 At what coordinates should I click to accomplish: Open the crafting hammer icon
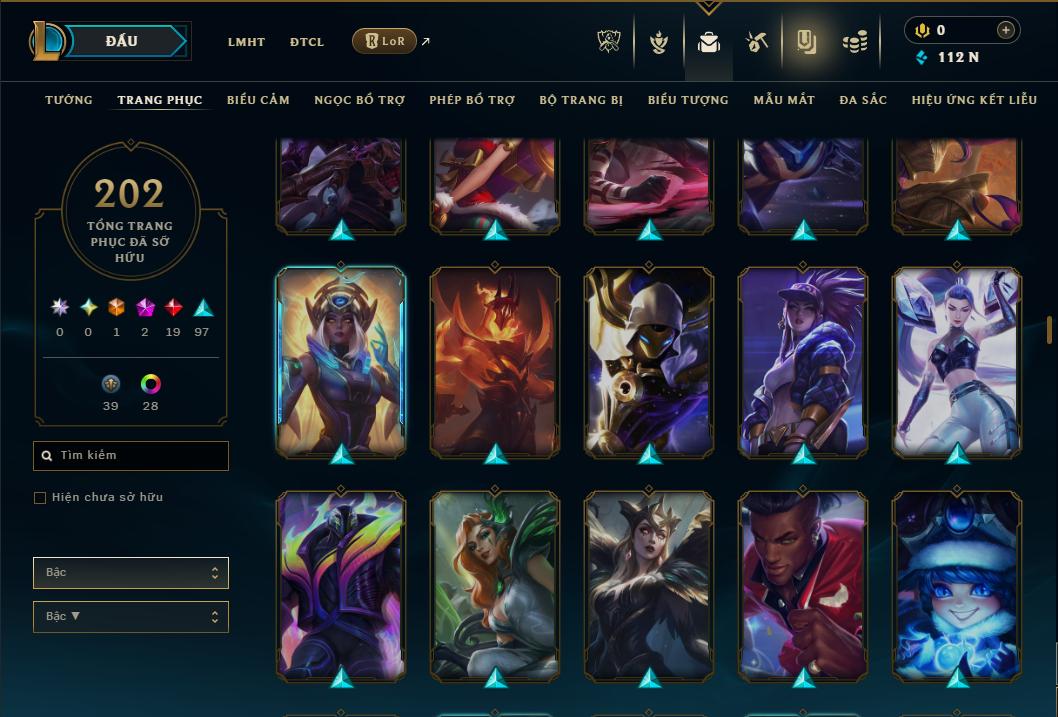pyautogui.click(x=757, y=42)
